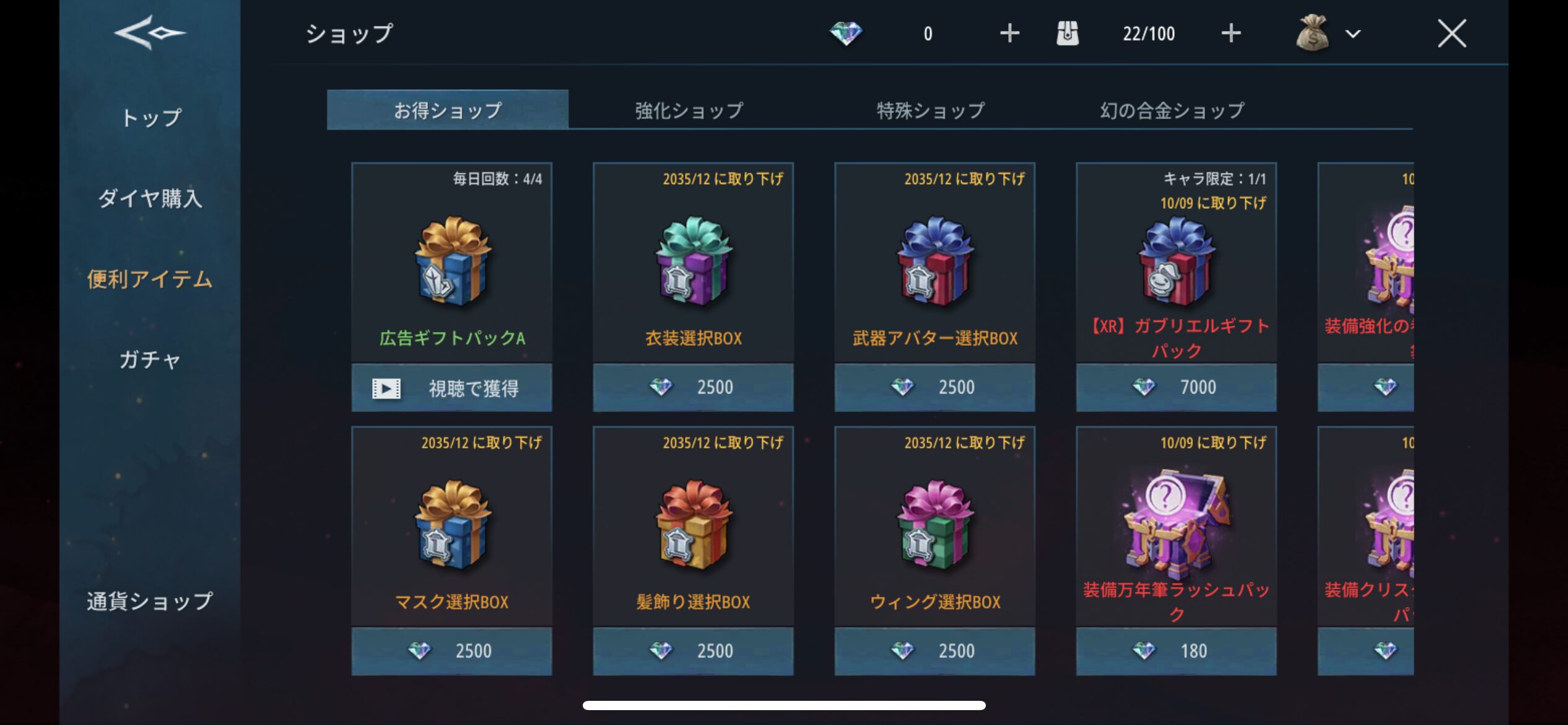Switch to the お得ショップ tab
The height and width of the screenshot is (725, 1568).
click(447, 110)
